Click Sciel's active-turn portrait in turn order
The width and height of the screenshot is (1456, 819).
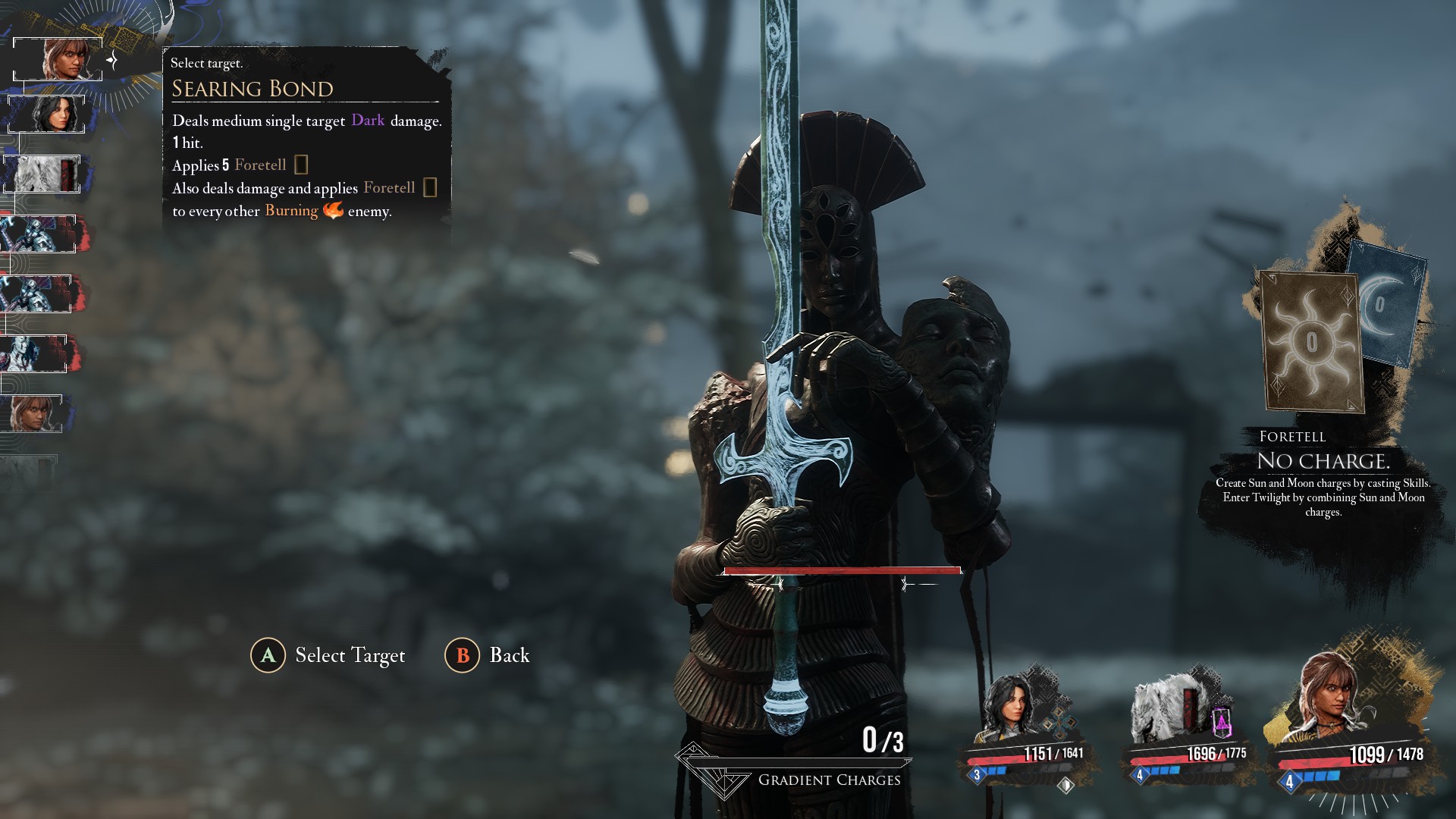pyautogui.click(x=59, y=59)
